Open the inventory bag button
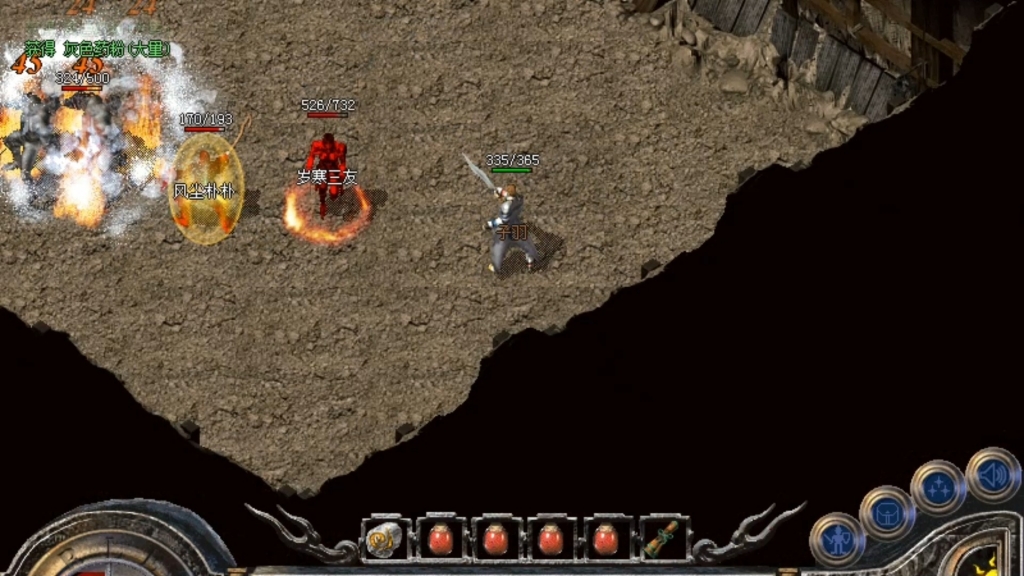 886,513
